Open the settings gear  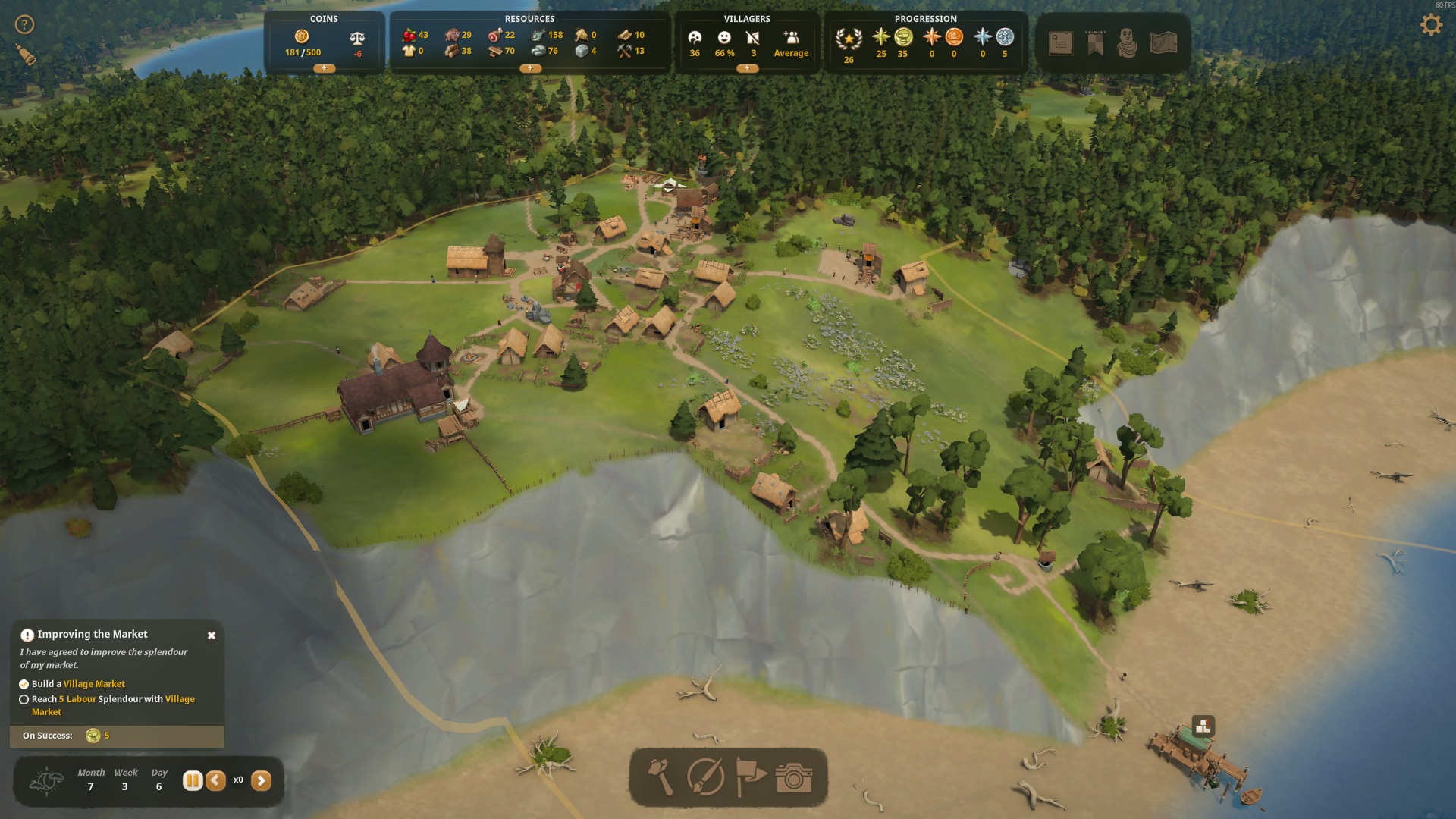pos(1430,26)
